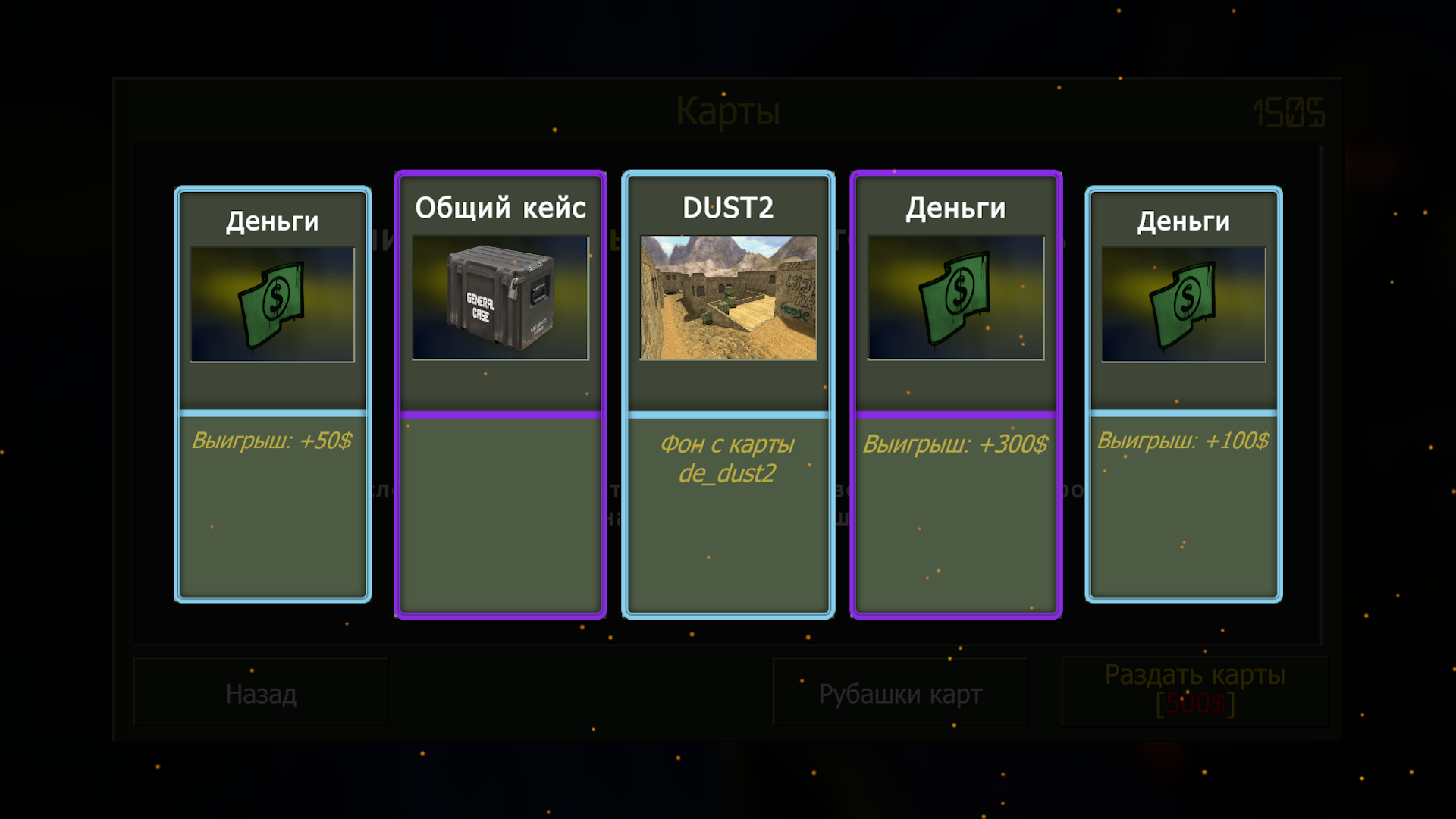Choose the DUST2 background card
Image resolution: width=1456 pixels, height=819 pixels.
(728, 394)
